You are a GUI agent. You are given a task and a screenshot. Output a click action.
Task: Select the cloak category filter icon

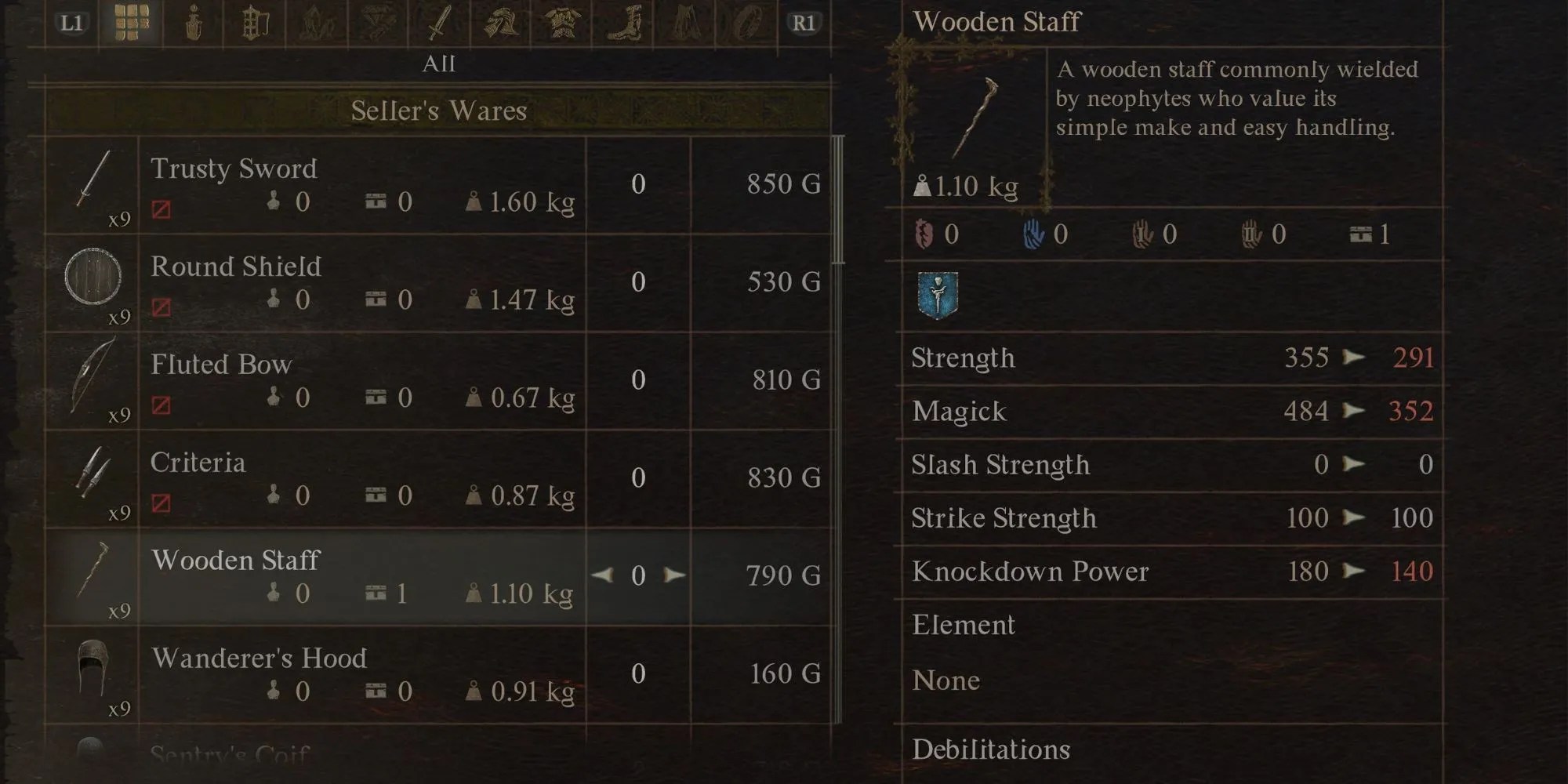point(684,24)
